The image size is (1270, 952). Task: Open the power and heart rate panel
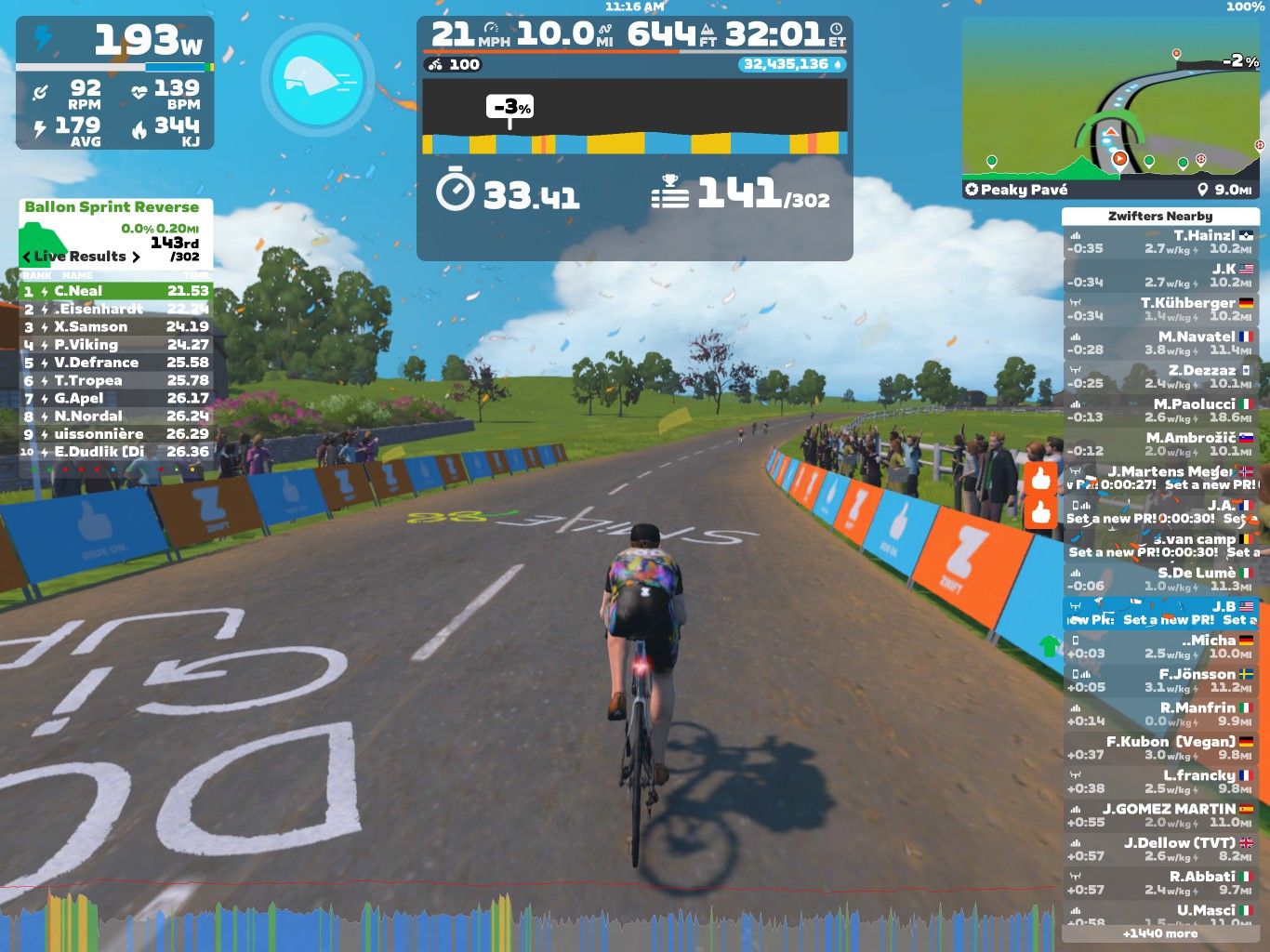[115, 83]
